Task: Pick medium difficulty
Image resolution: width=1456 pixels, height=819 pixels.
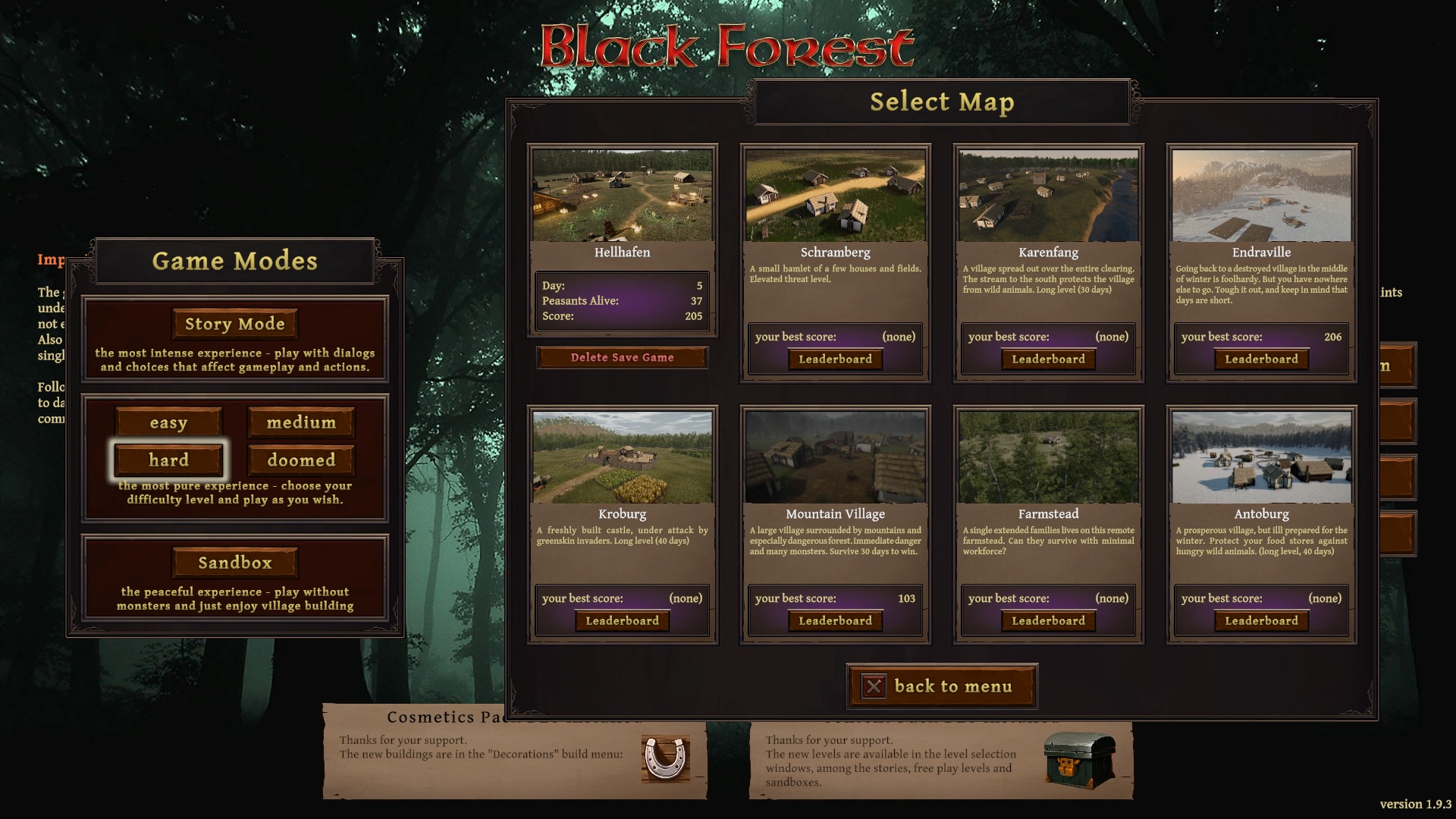Action: coord(301,422)
